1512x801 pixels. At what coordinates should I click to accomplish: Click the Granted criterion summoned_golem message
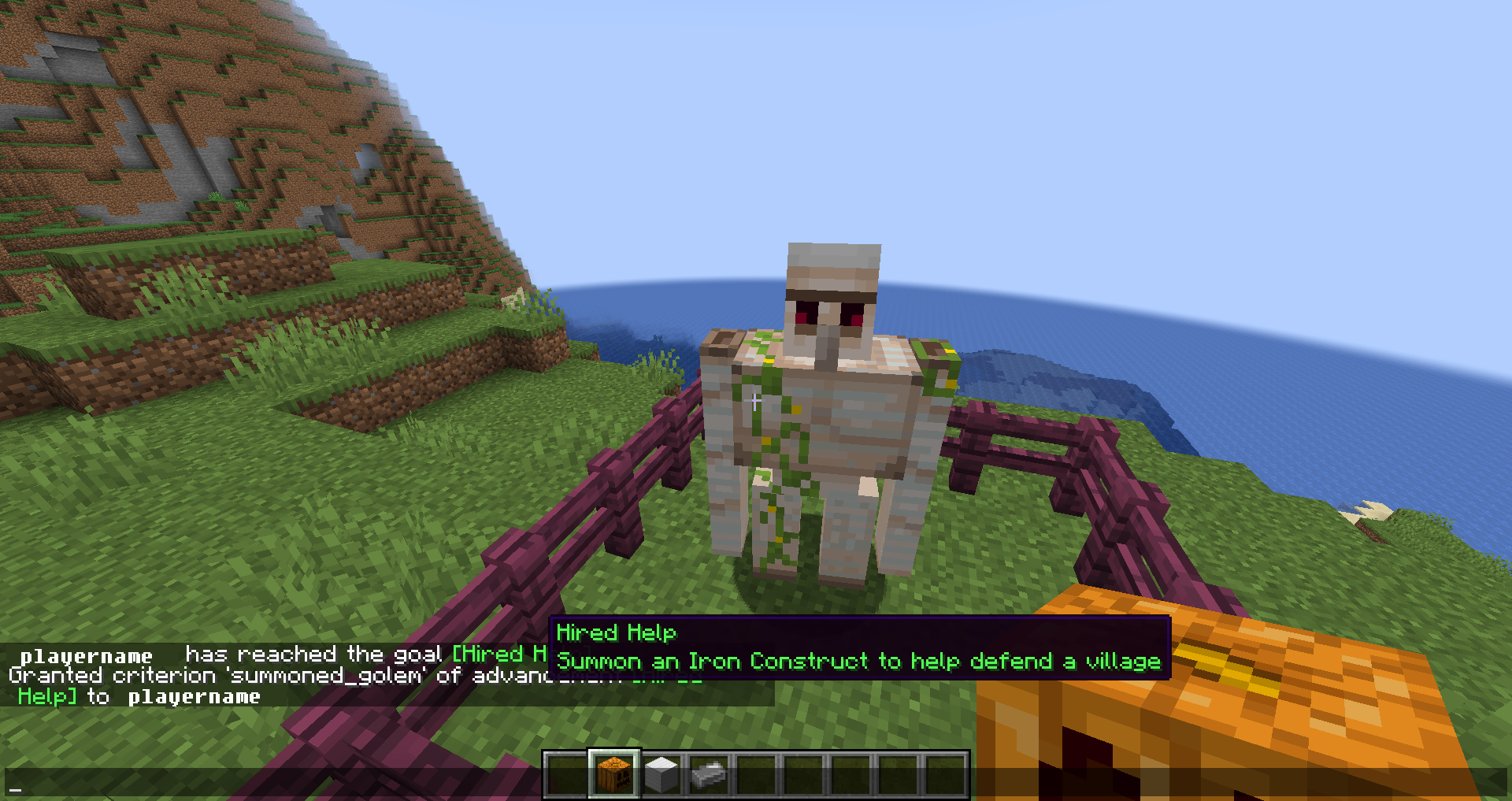click(x=236, y=676)
